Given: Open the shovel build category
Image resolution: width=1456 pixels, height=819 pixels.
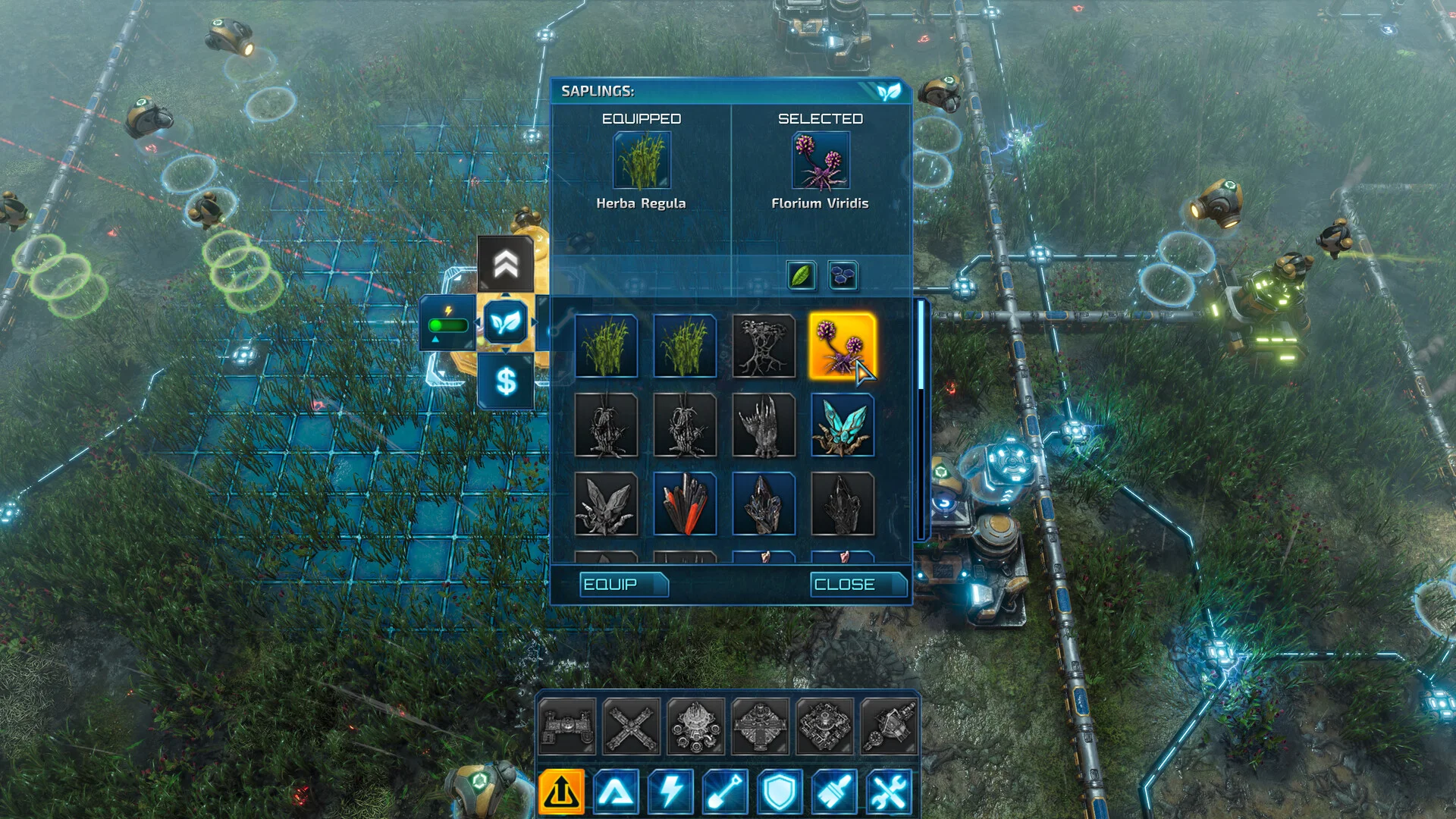Looking at the screenshot, I should pos(725,792).
